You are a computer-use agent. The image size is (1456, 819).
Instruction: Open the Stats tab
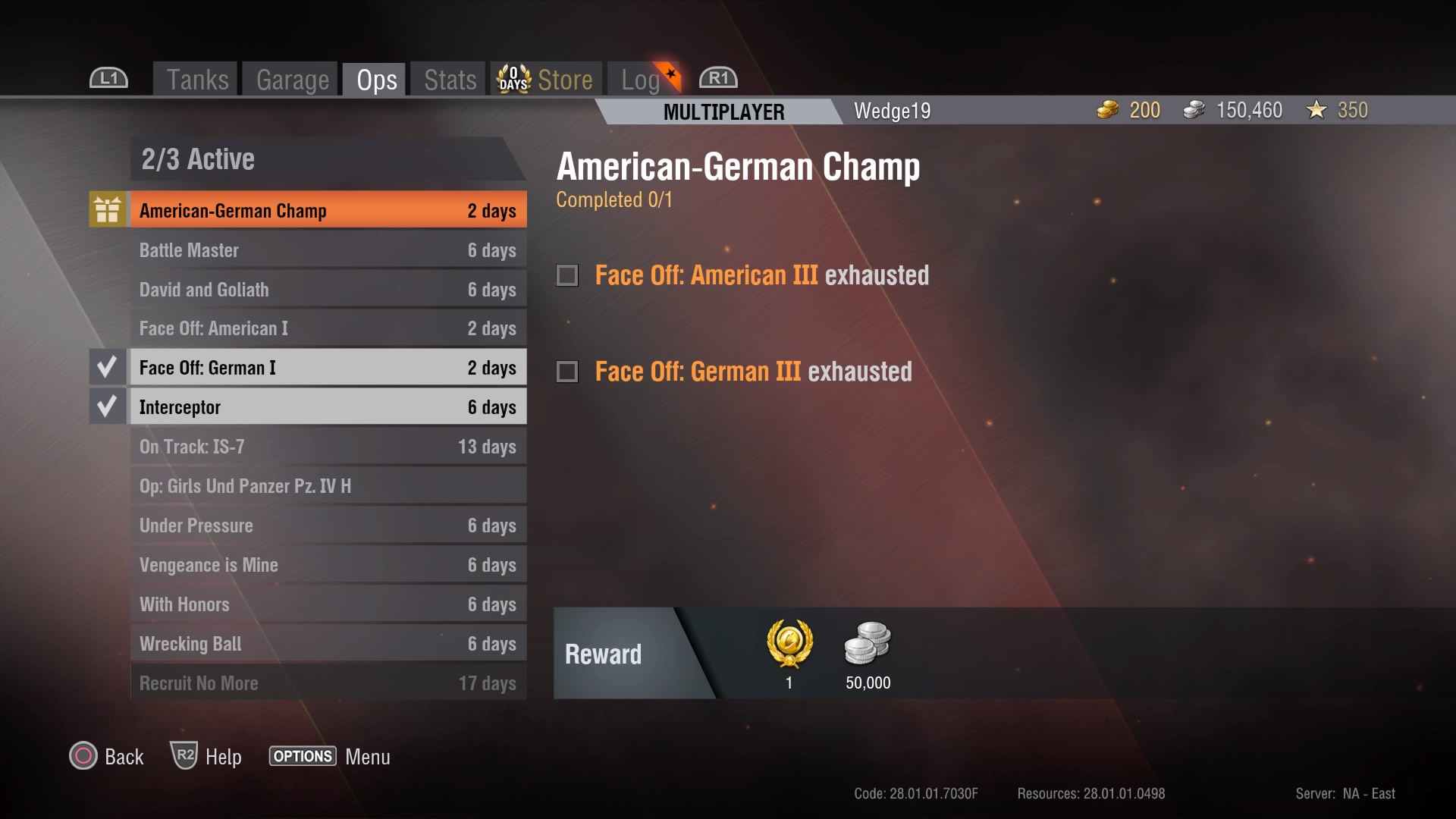coord(447,78)
